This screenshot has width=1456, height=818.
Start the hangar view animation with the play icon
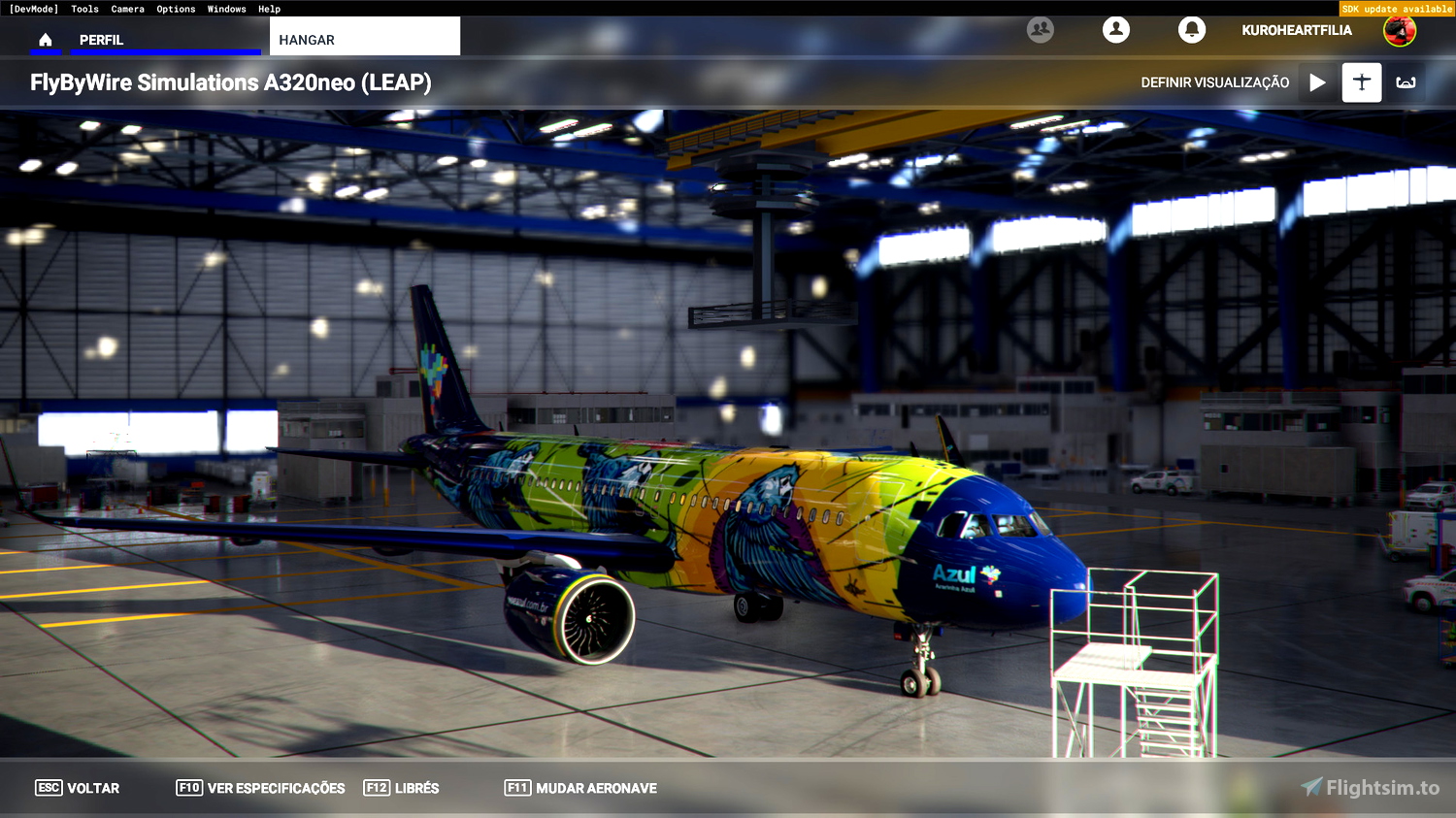pos(1317,82)
